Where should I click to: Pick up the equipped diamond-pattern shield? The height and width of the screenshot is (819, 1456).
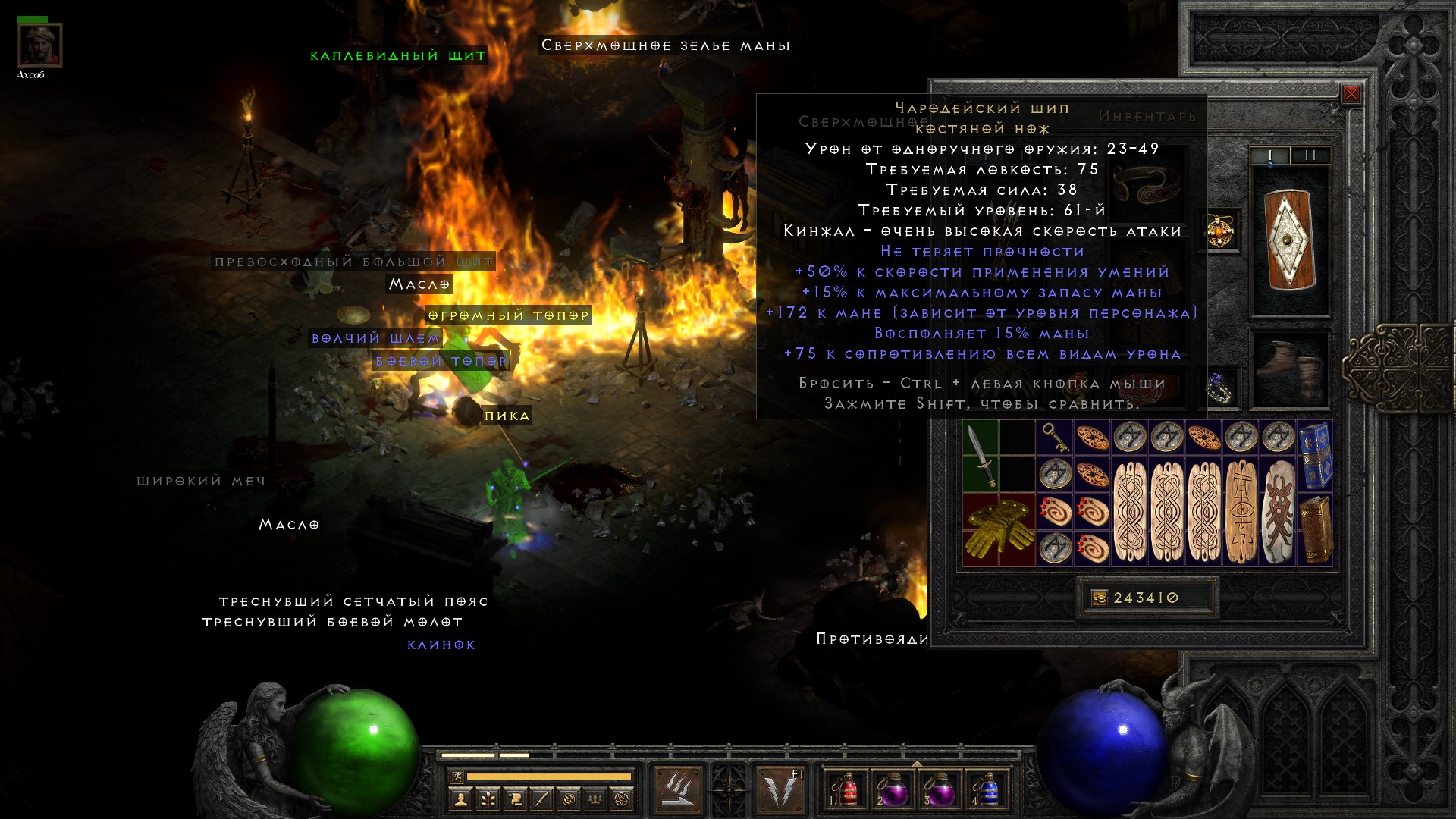point(1290,240)
